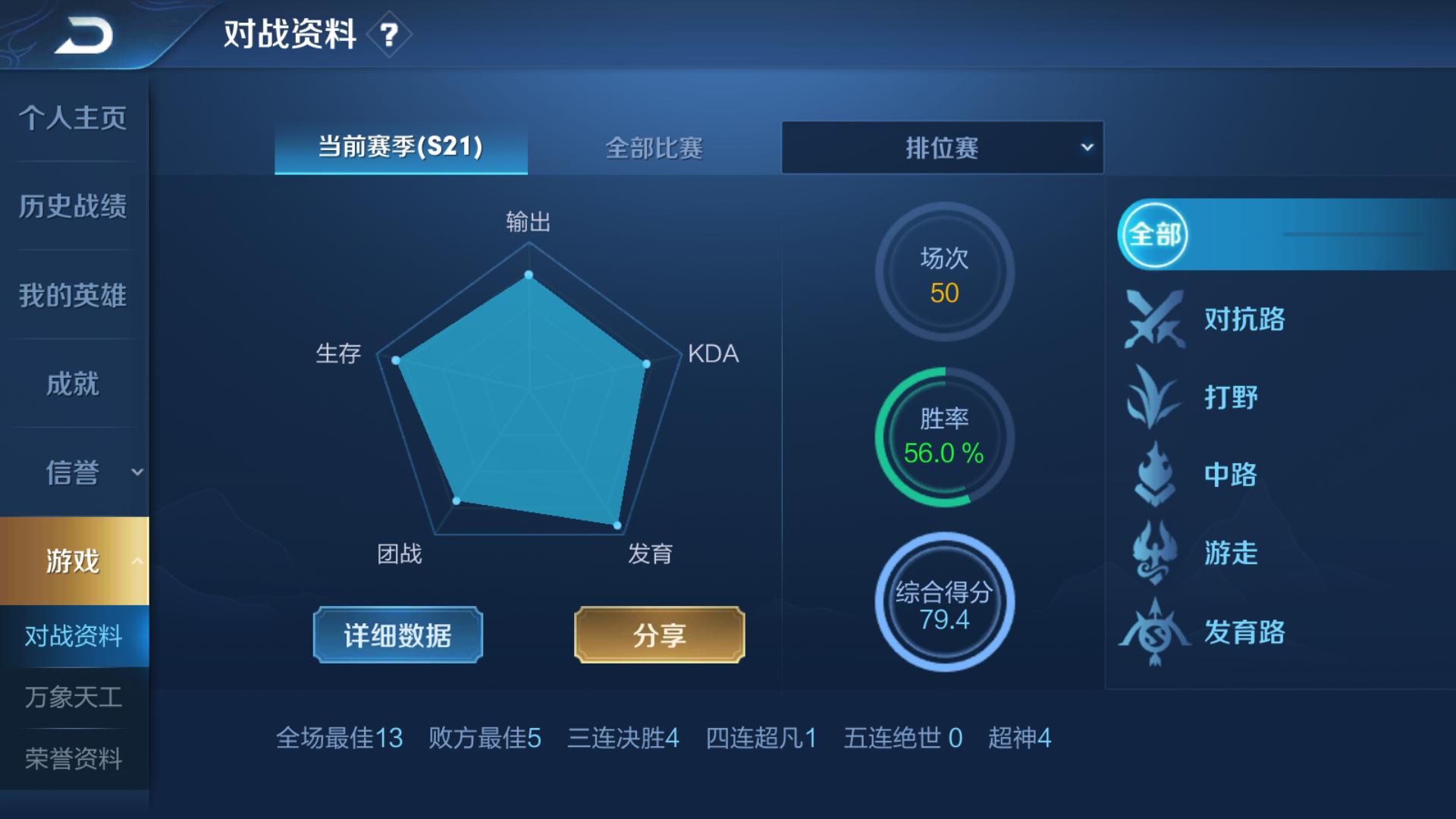Switch to the 全部比赛 tab
1456x819 pixels.
tap(654, 149)
